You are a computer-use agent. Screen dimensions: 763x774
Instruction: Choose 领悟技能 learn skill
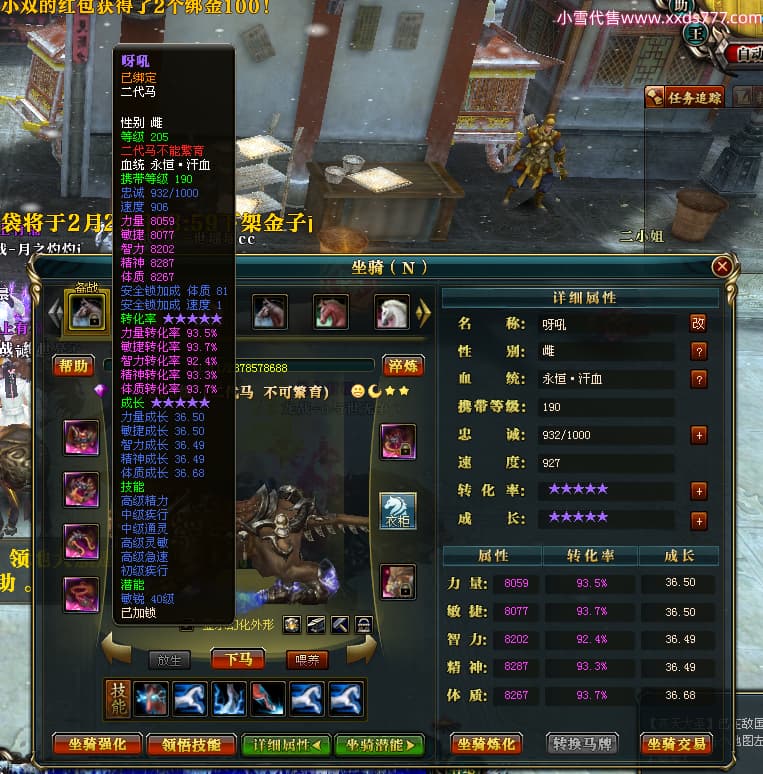point(190,744)
